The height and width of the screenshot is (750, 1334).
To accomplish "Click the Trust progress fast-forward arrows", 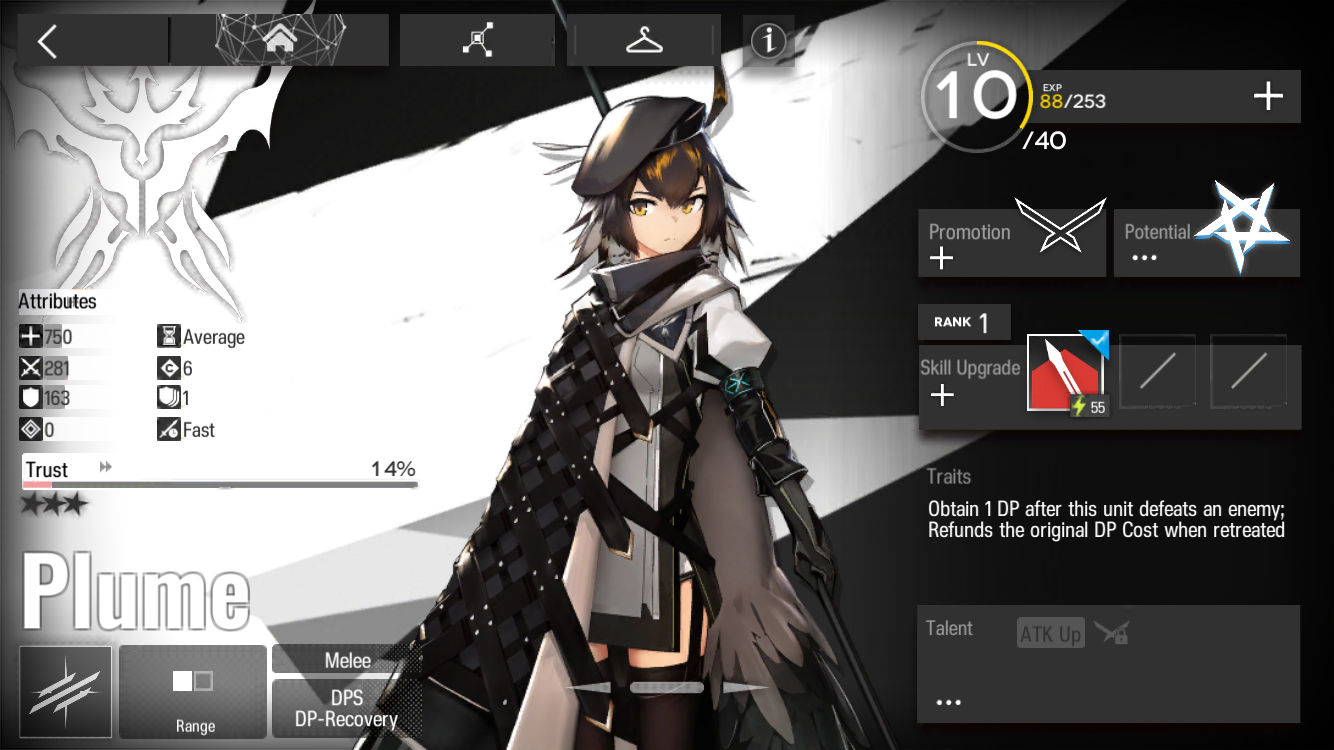I will tap(104, 465).
